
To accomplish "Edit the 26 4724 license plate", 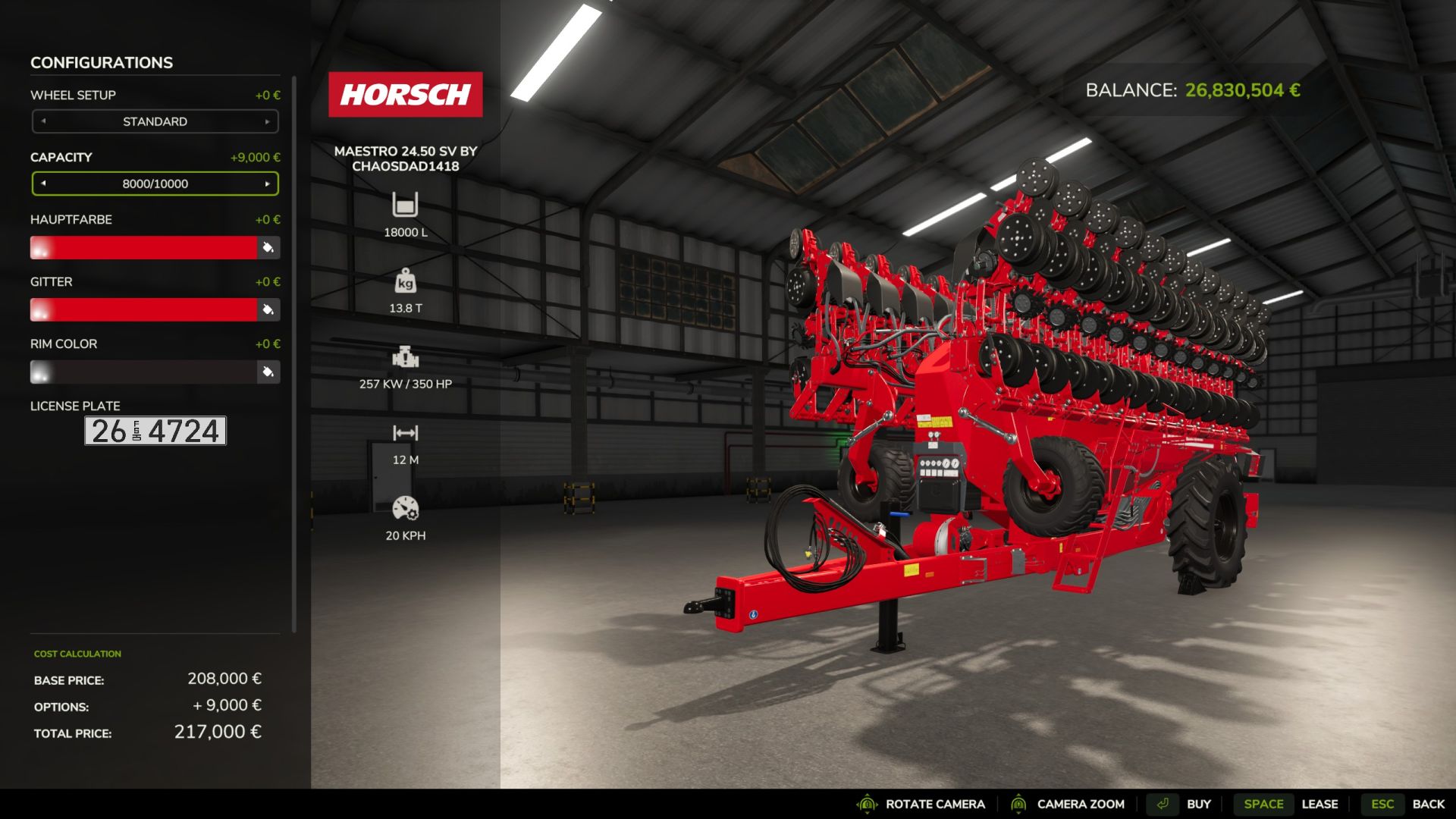I will pos(155,431).
